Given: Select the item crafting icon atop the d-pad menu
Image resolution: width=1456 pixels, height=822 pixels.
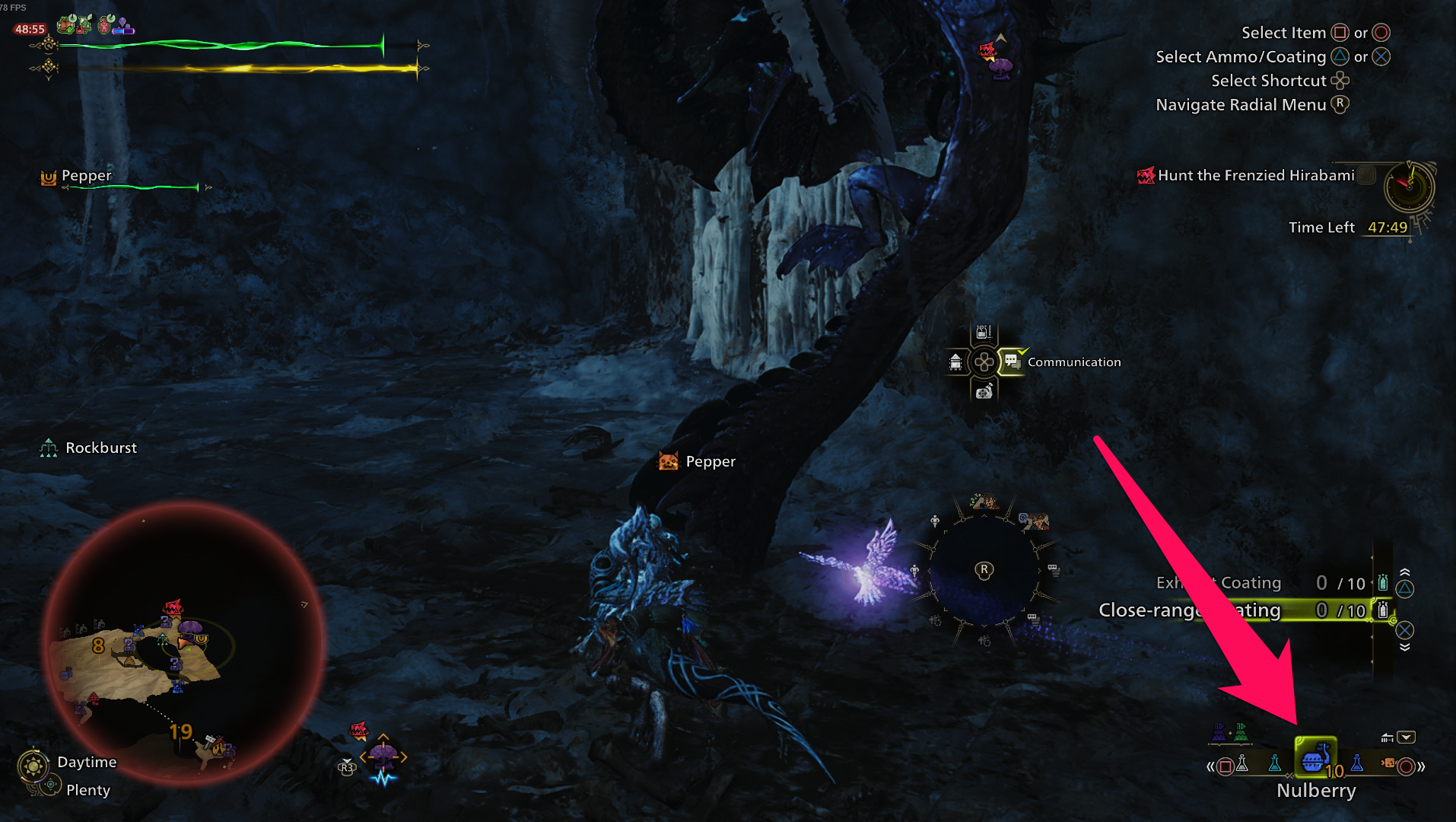Looking at the screenshot, I should 983,333.
